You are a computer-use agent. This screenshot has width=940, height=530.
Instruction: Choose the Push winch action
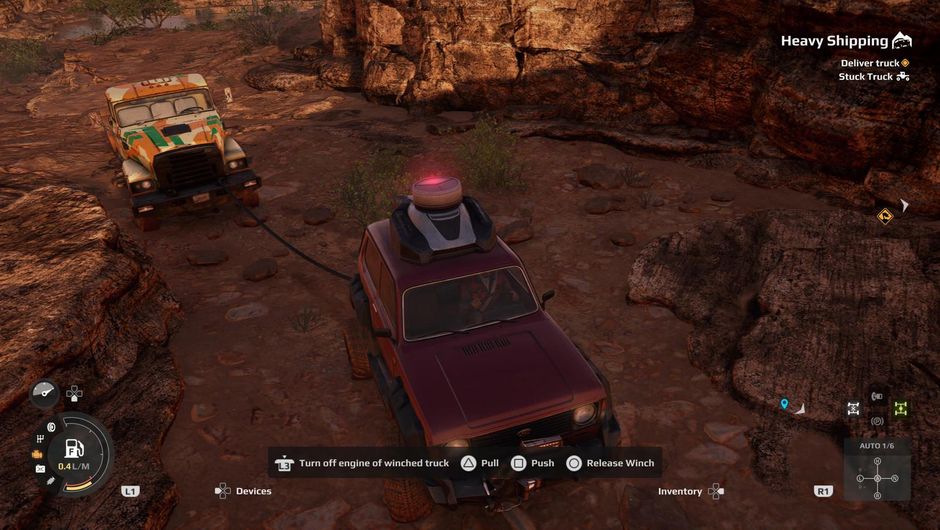coord(533,463)
